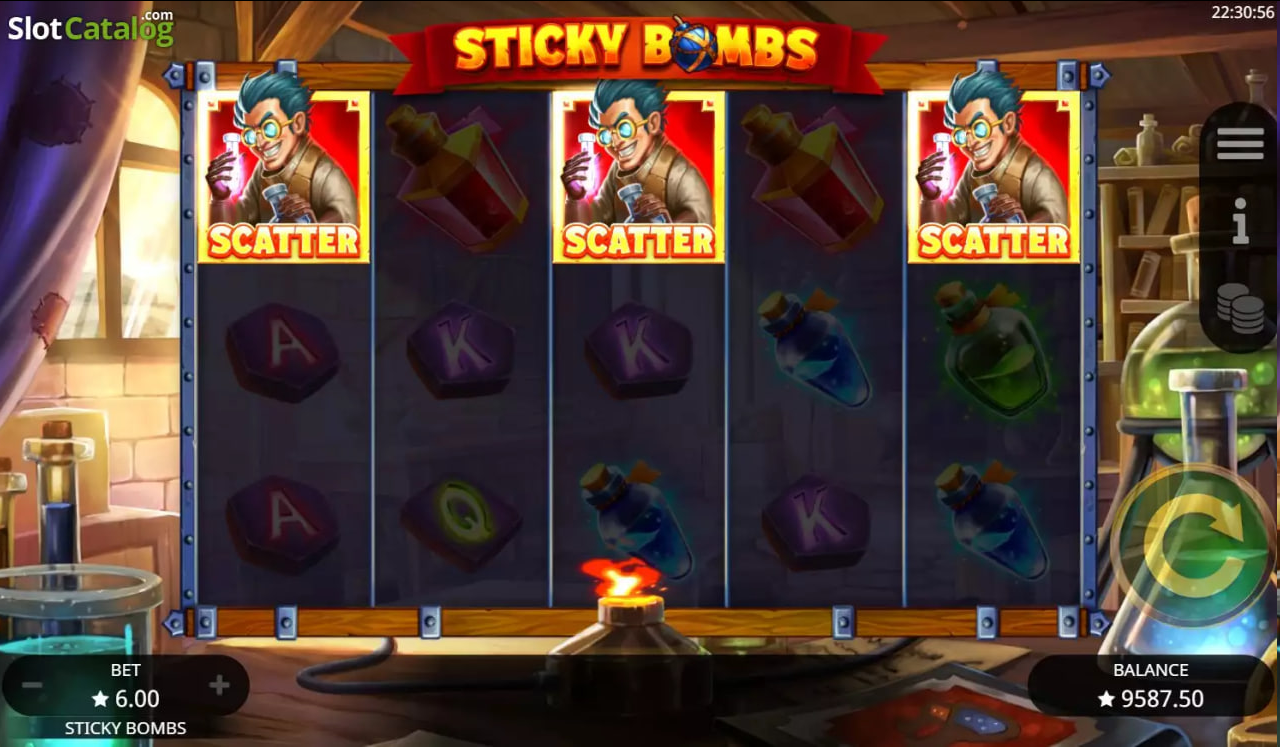1280x747 pixels.
Task: Increase the bet with the plus button
Action: coord(218,685)
